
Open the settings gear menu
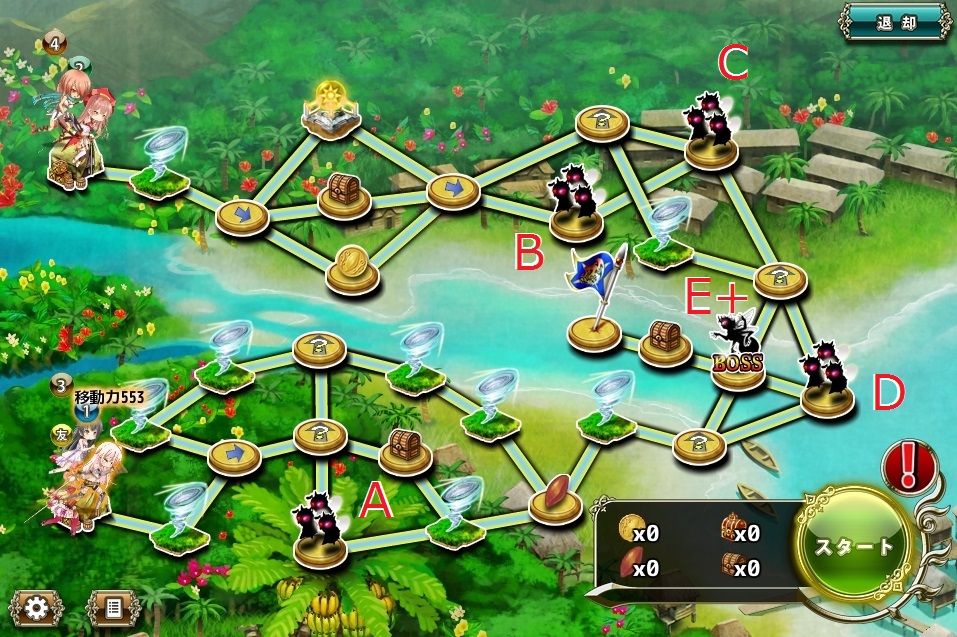coord(37,608)
